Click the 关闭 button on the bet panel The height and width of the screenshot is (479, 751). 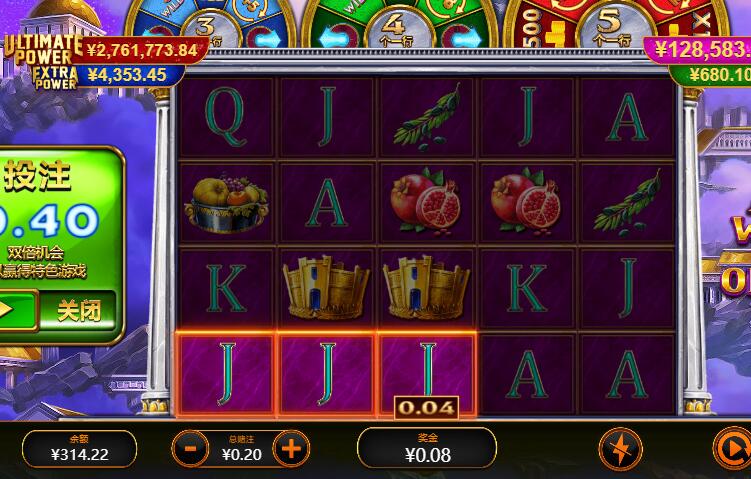point(79,310)
